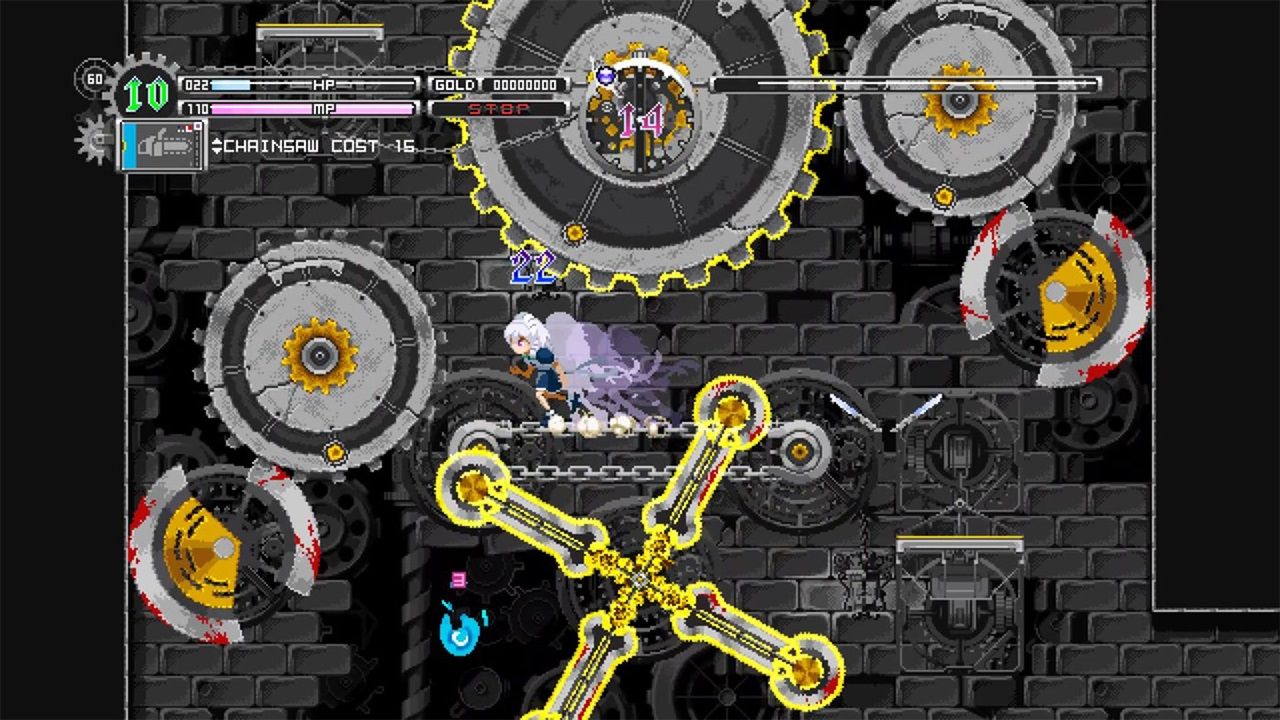This screenshot has width=1280, height=720.
Task: Click the purple orb above the boss gear
Action: pyautogui.click(x=605, y=76)
